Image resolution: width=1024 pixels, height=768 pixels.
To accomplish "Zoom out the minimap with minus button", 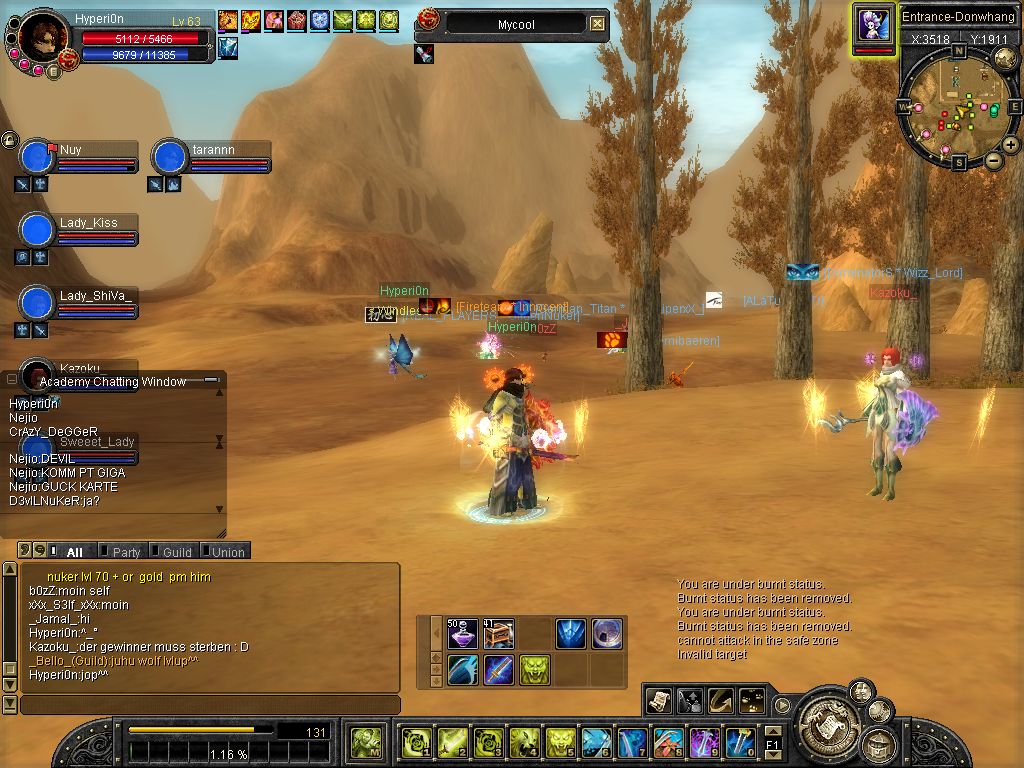I will pos(994,161).
